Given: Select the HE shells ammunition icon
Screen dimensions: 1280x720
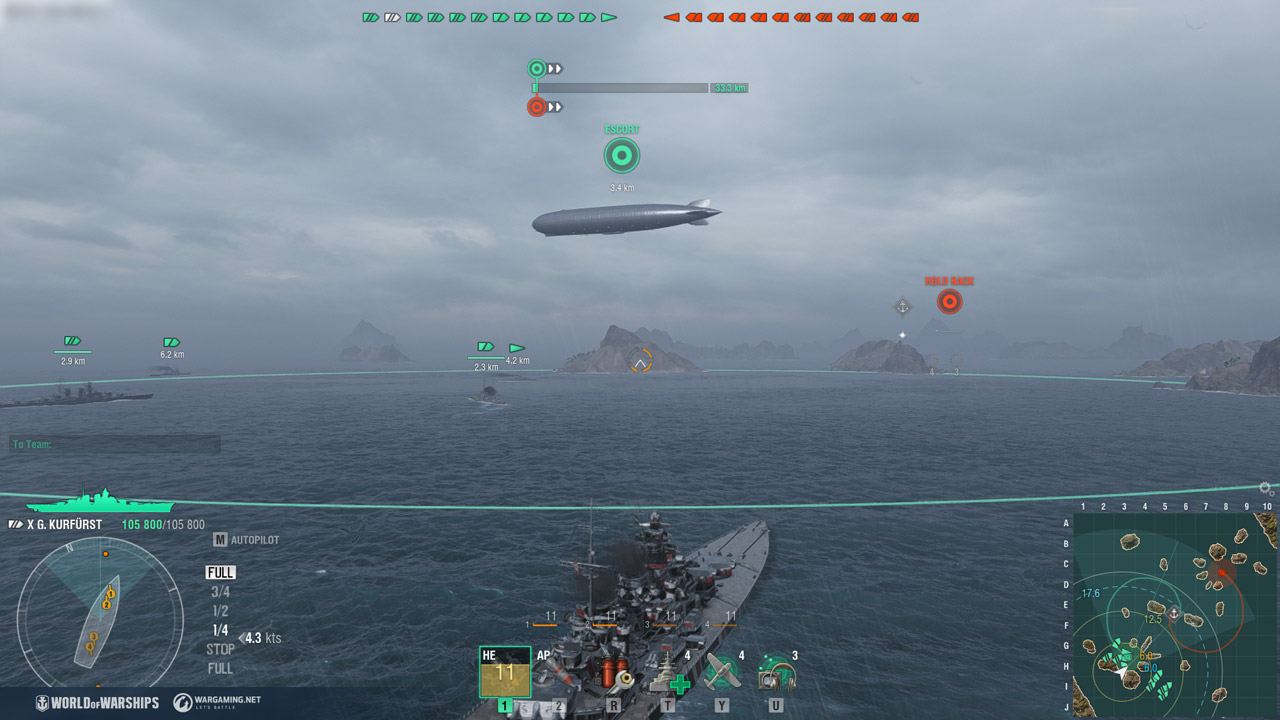Looking at the screenshot, I should coord(505,672).
